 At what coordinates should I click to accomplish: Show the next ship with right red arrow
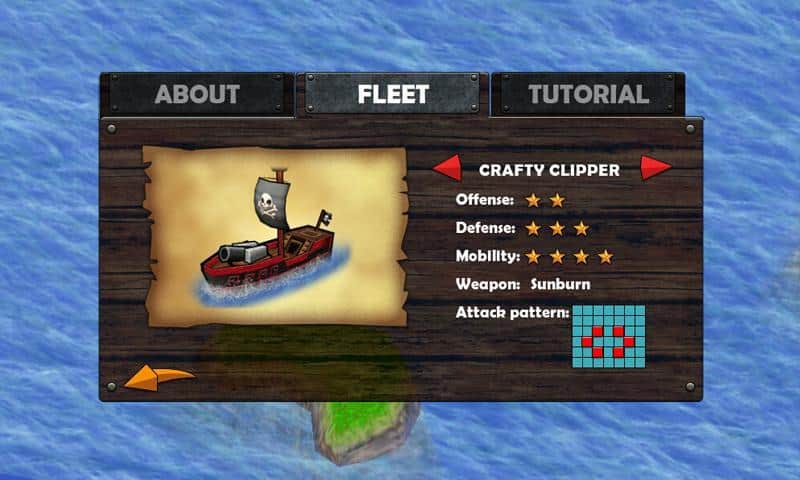pyautogui.click(x=656, y=168)
